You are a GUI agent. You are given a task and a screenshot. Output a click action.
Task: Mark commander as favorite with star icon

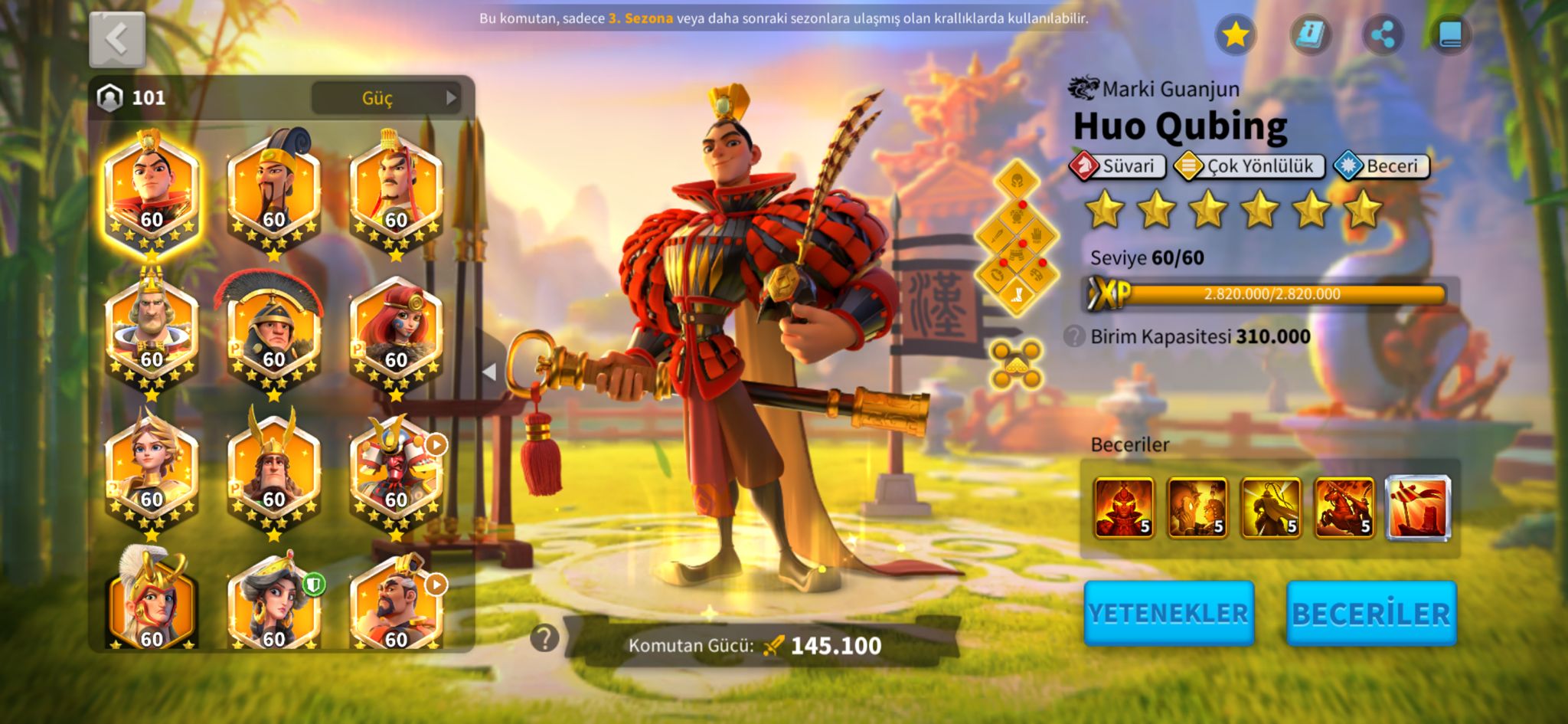click(1235, 34)
